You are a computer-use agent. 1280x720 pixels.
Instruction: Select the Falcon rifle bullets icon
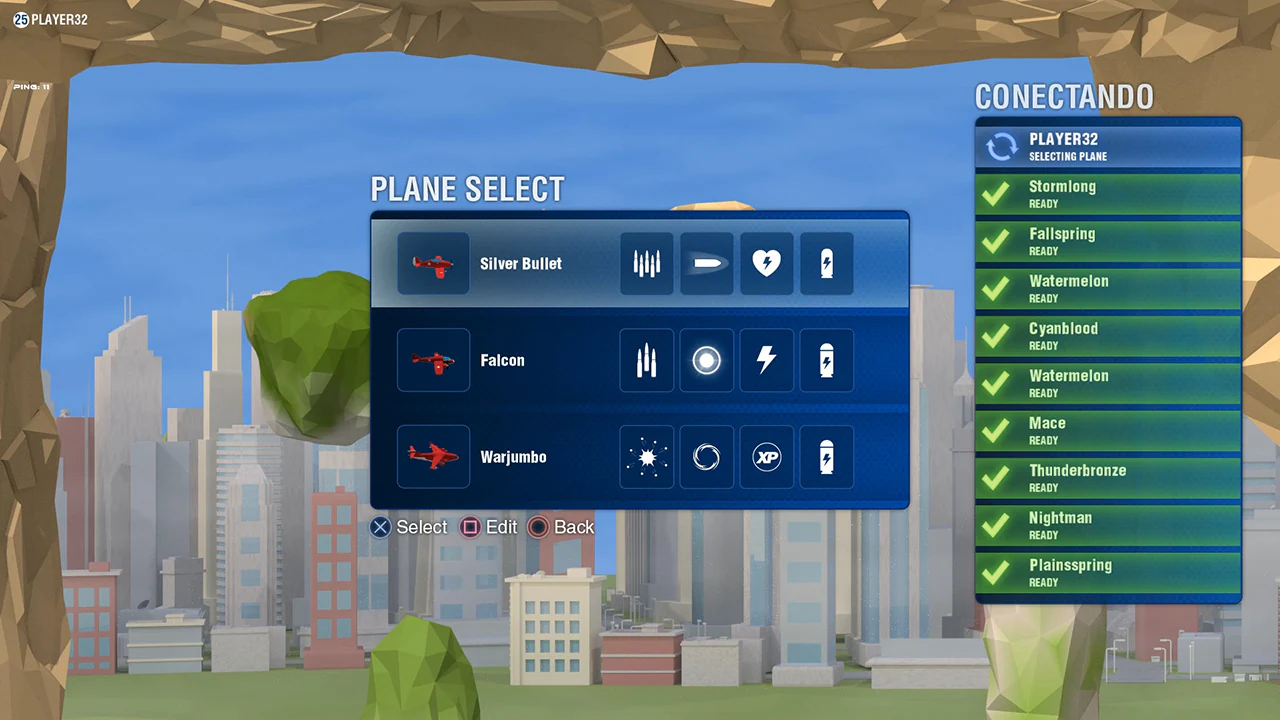click(646, 360)
